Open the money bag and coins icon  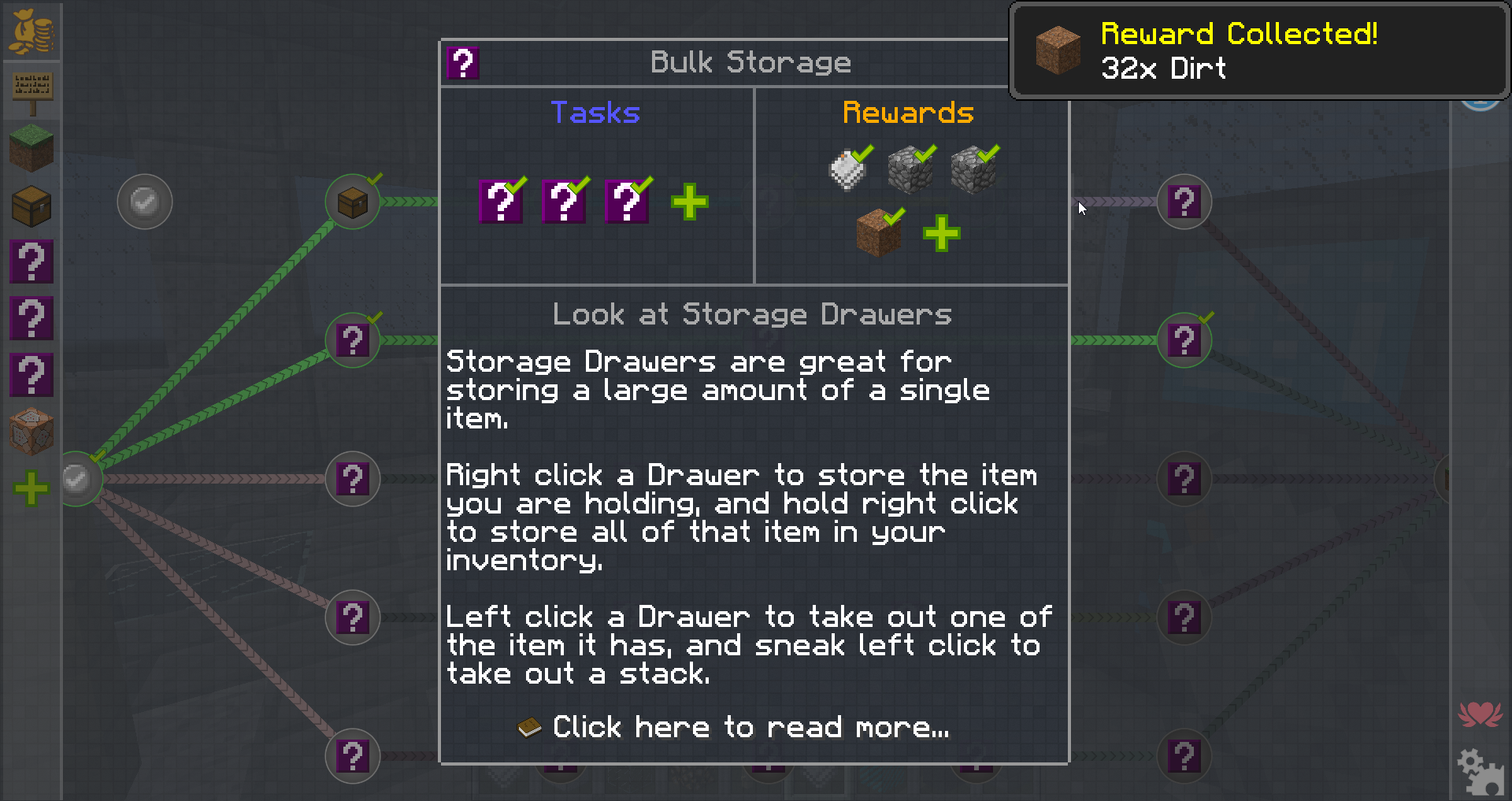coord(31,32)
